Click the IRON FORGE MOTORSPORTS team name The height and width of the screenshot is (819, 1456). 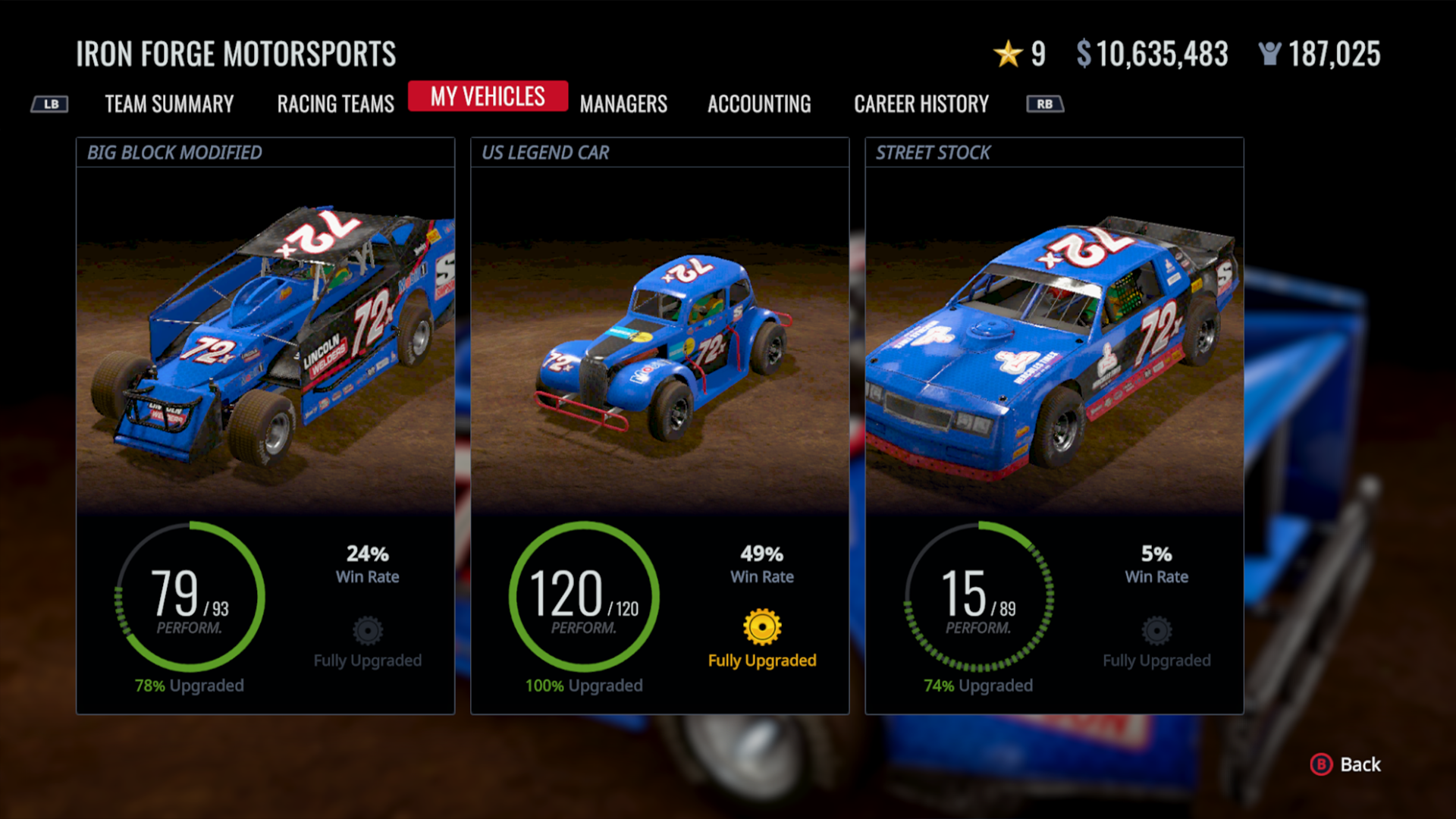point(236,54)
